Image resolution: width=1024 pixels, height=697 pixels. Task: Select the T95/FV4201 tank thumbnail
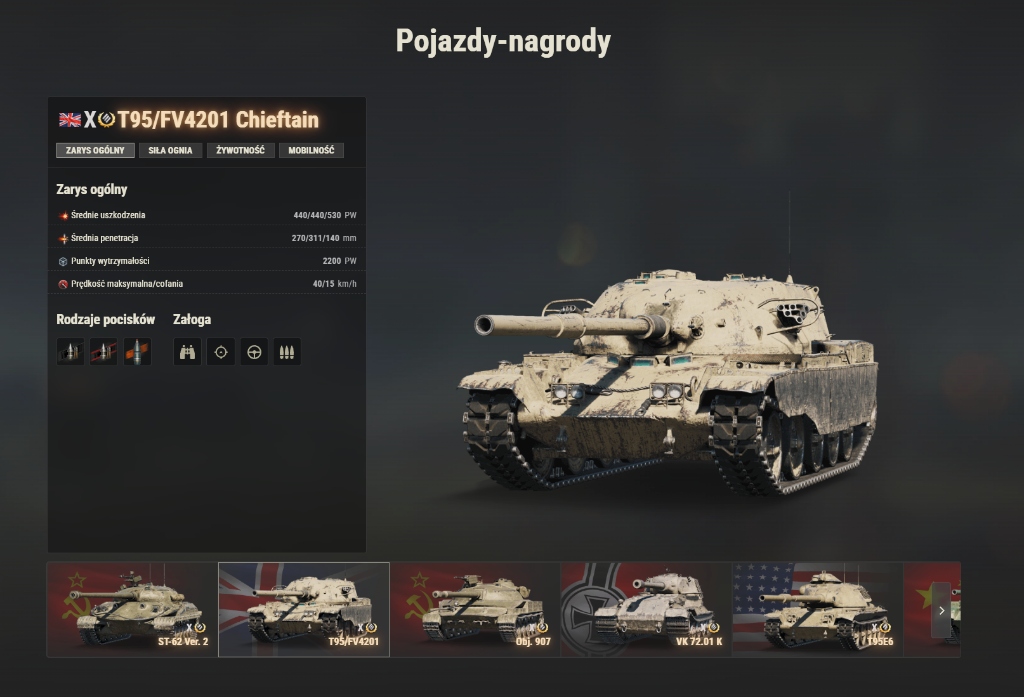coord(304,609)
